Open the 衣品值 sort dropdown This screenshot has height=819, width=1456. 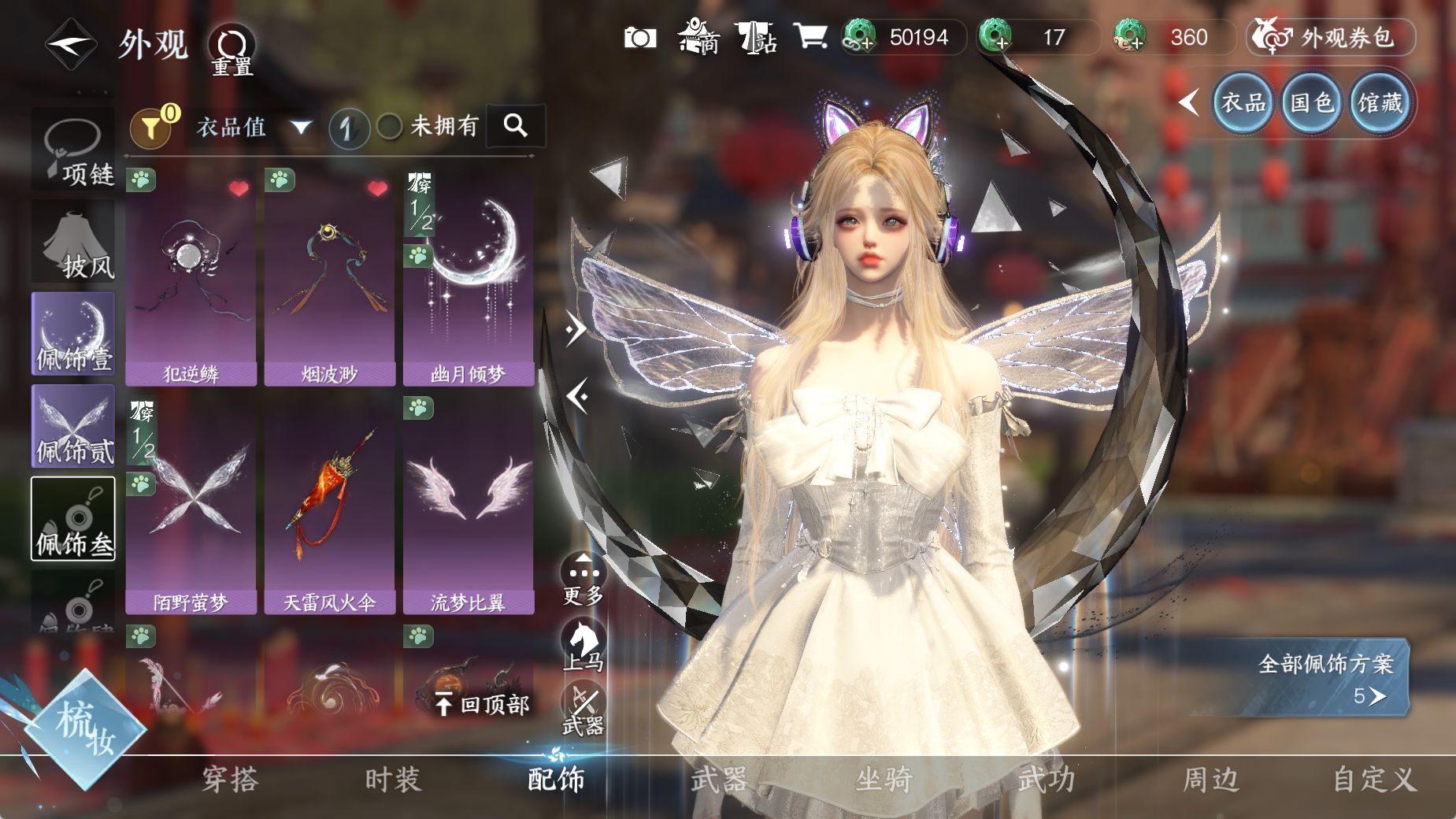(252, 127)
